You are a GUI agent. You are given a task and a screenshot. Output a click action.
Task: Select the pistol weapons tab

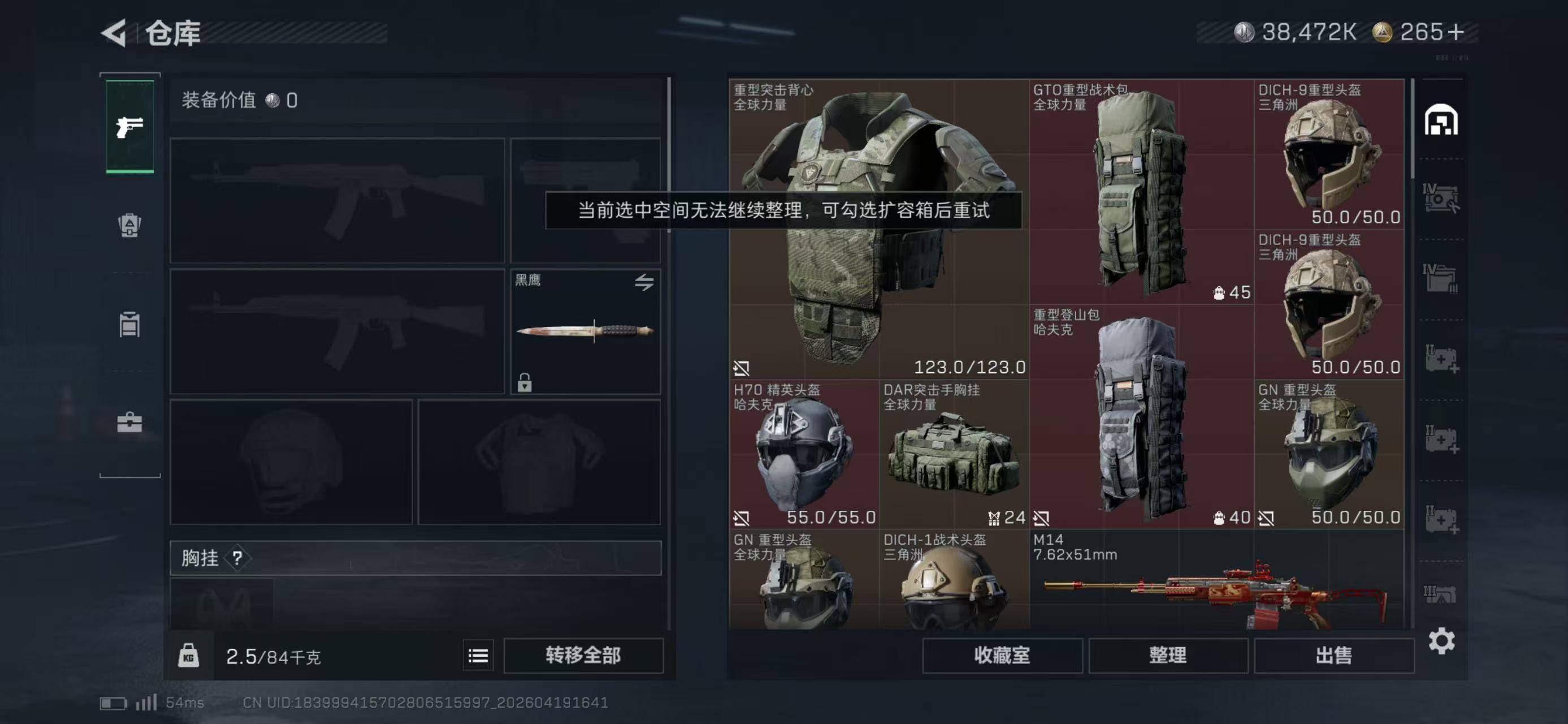pos(129,127)
